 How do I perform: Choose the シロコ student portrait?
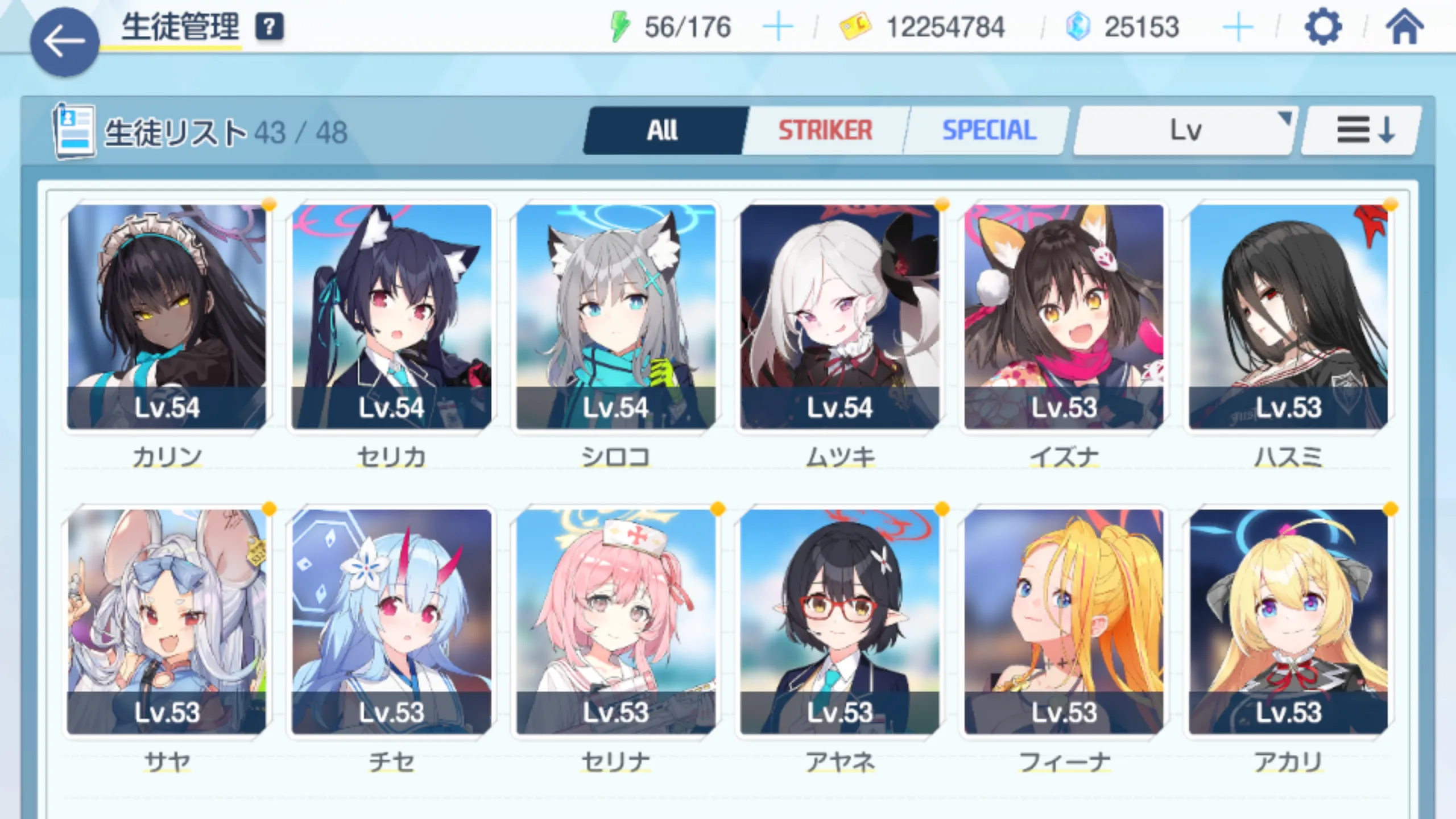(615, 316)
